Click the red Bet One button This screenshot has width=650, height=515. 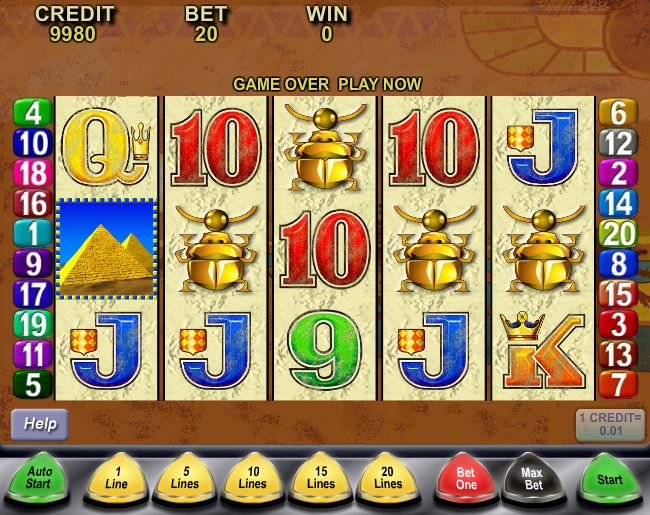click(466, 479)
